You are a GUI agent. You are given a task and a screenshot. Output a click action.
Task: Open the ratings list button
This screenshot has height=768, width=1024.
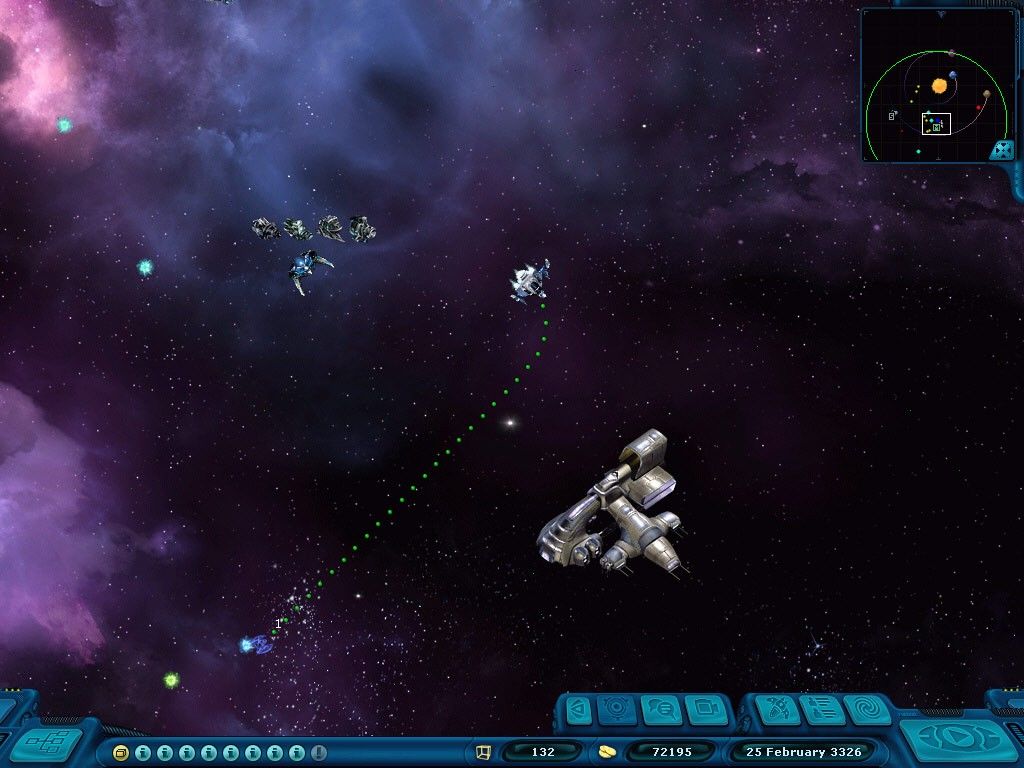[820, 710]
